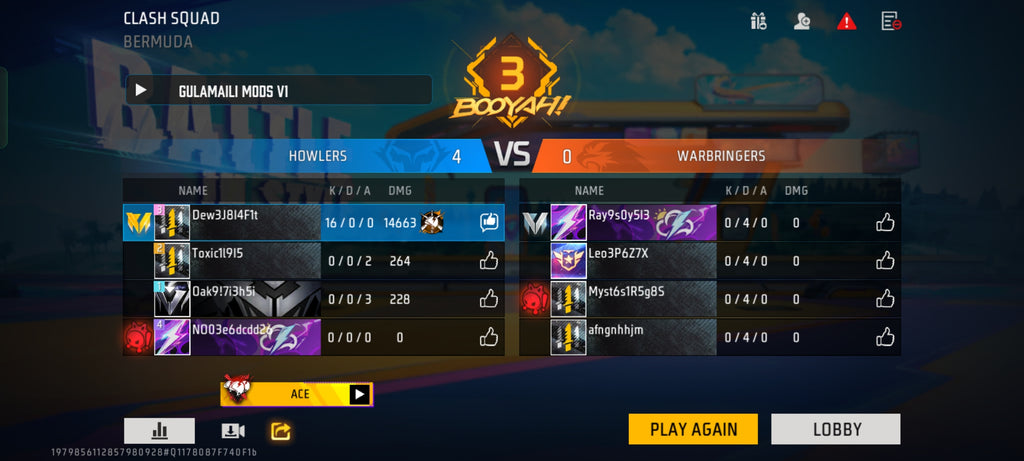Open the blacklist document icon
Viewport: 1024px width, 461px height.
[890, 21]
